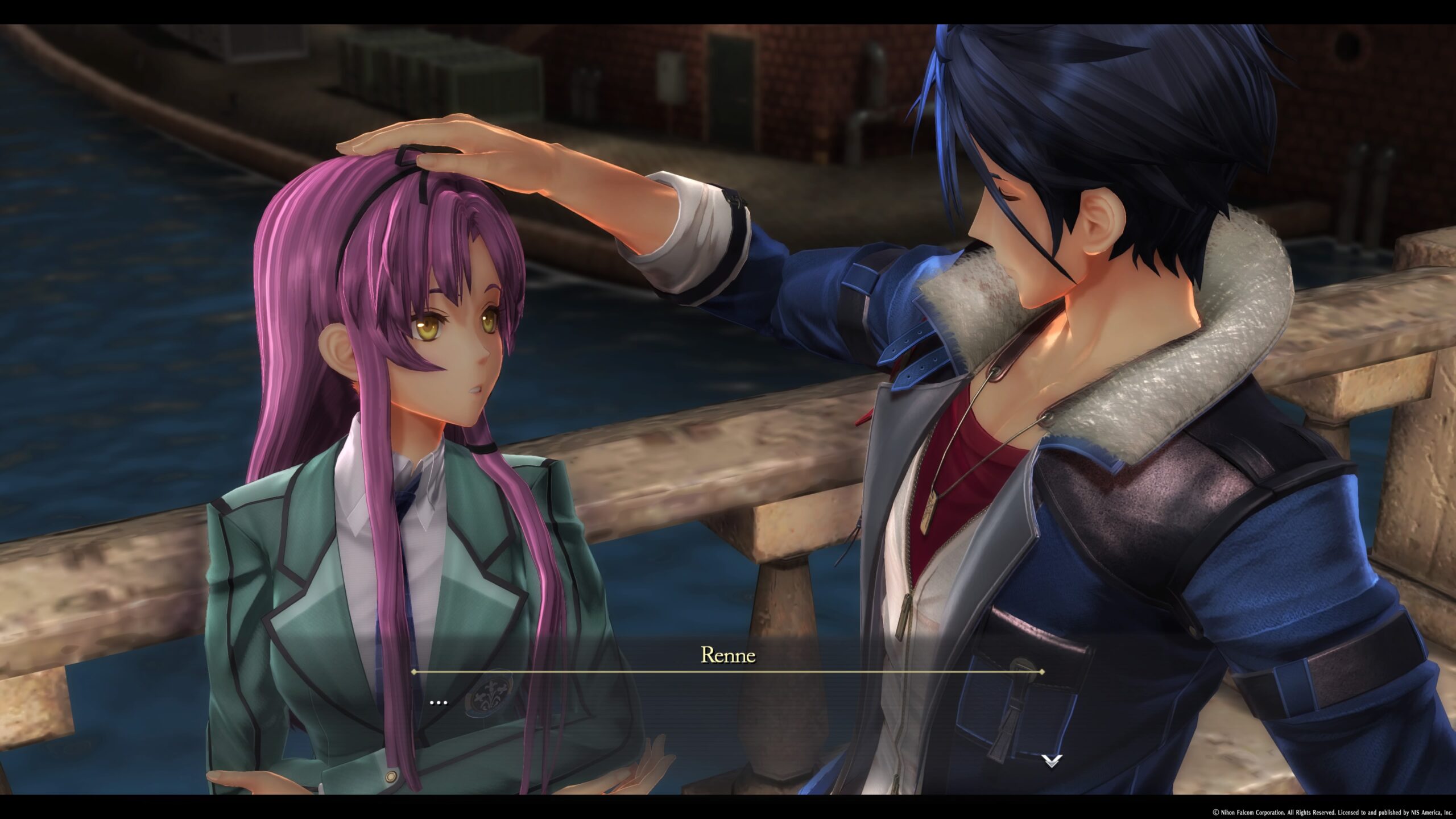
Task: Click the dialogue box to continue
Action: (x=728, y=728)
